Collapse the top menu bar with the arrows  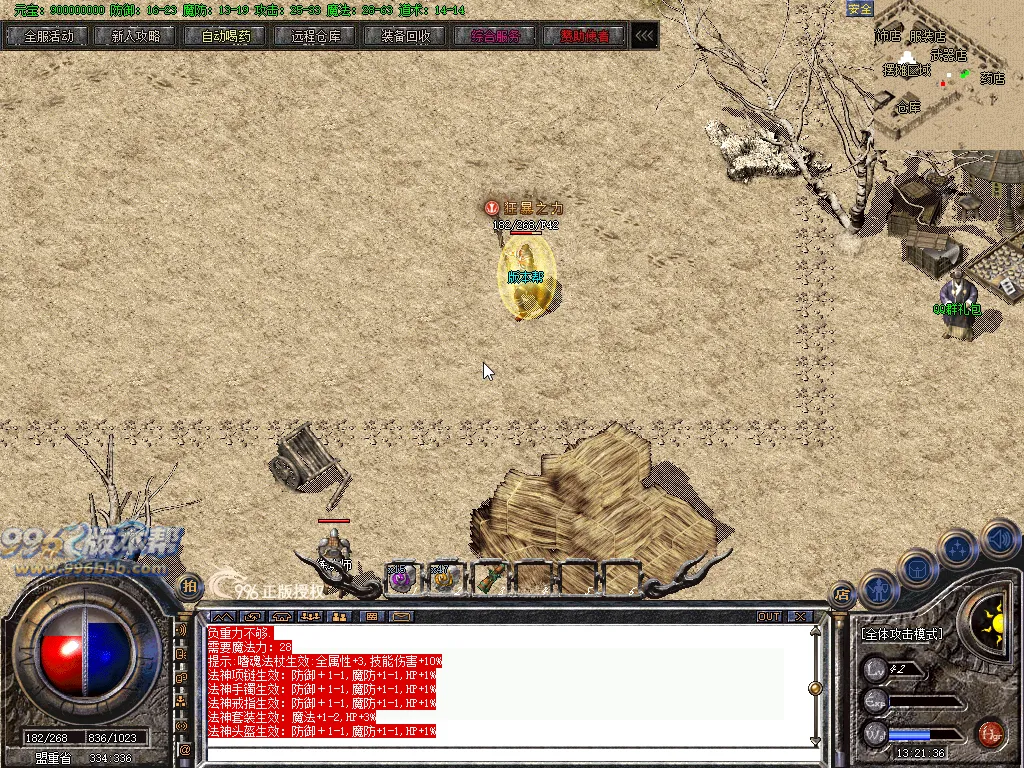(645, 36)
